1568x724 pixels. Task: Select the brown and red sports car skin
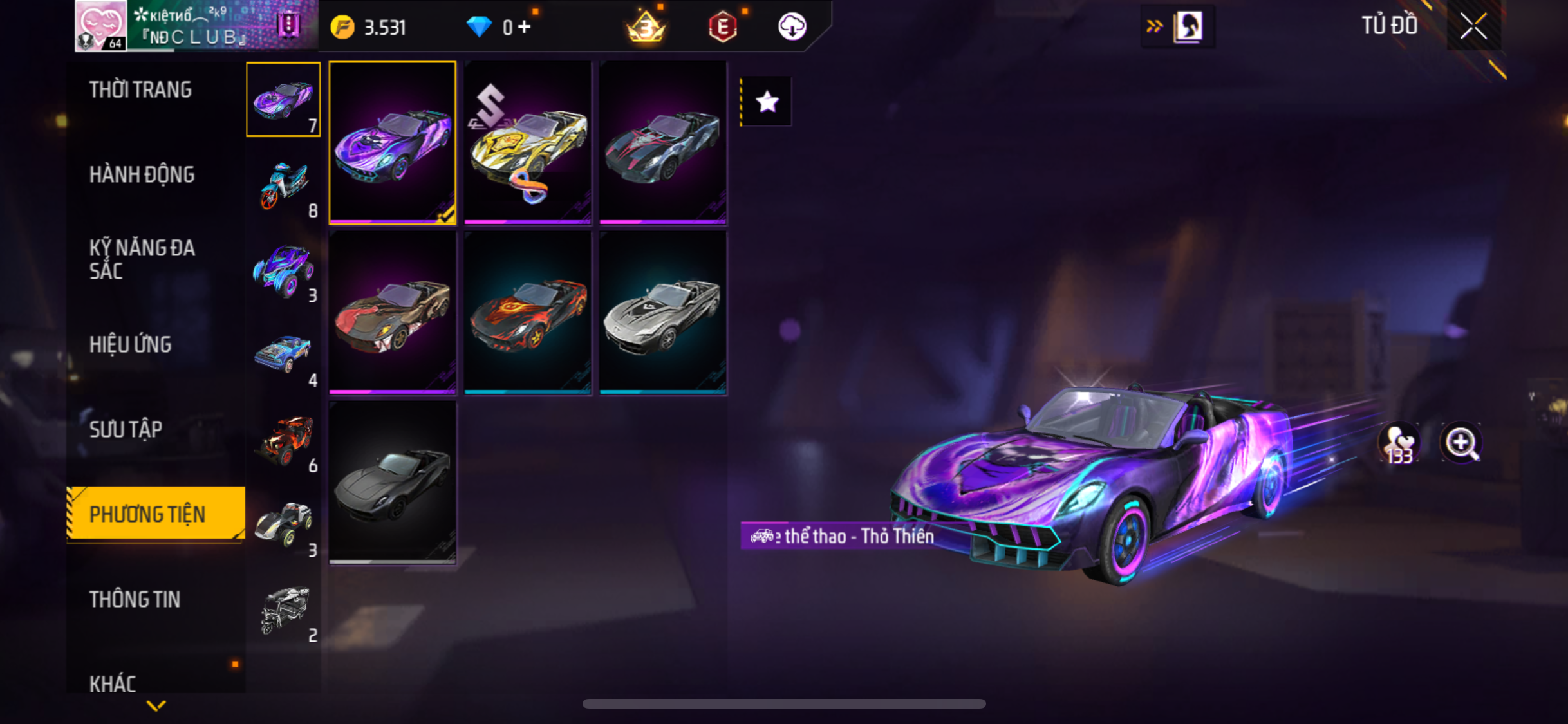pos(393,312)
